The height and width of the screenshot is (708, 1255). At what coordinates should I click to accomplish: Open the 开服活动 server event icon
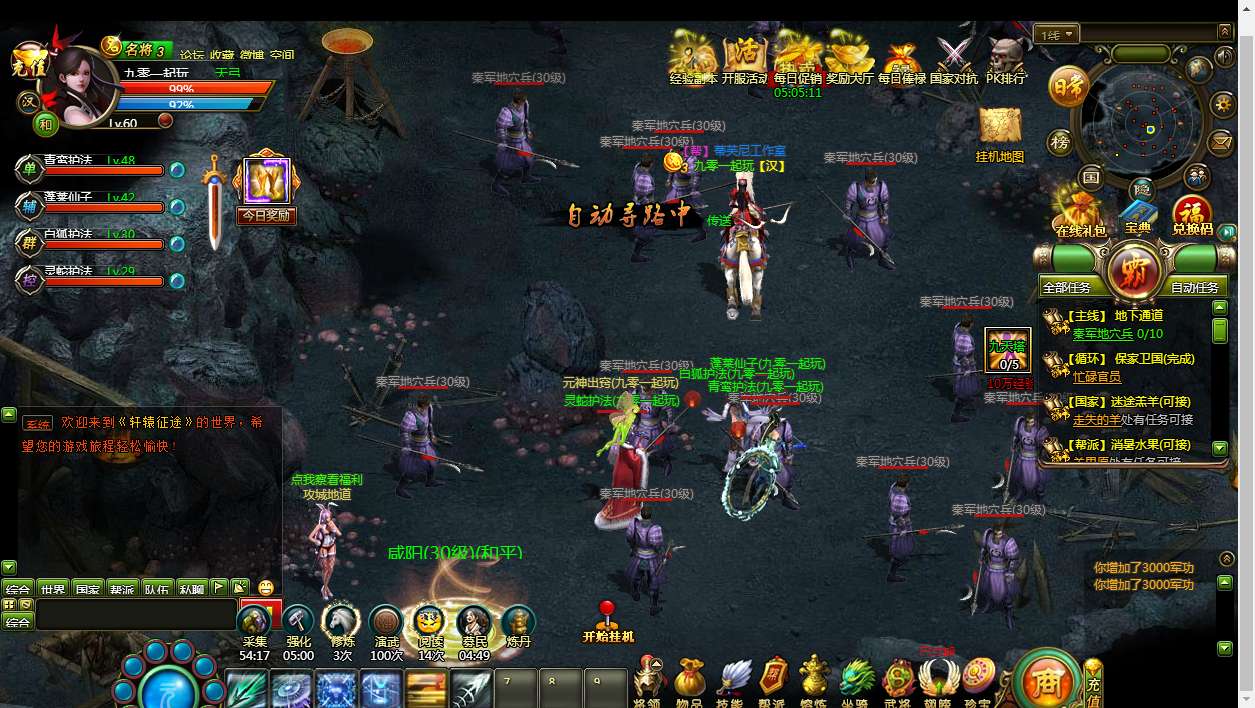(744, 58)
